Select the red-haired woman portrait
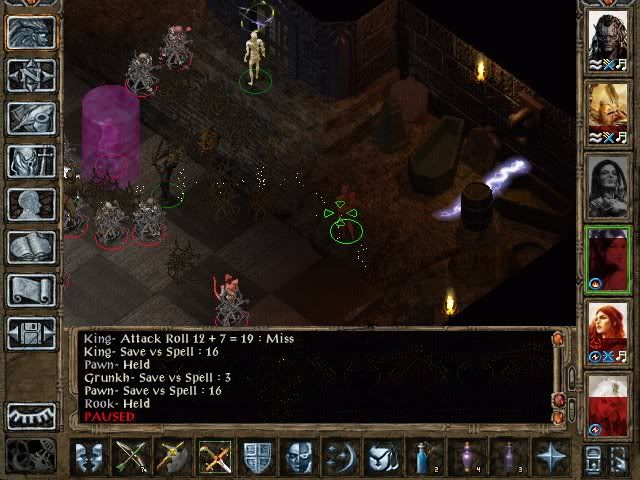The width and height of the screenshot is (640, 480). coord(607,330)
